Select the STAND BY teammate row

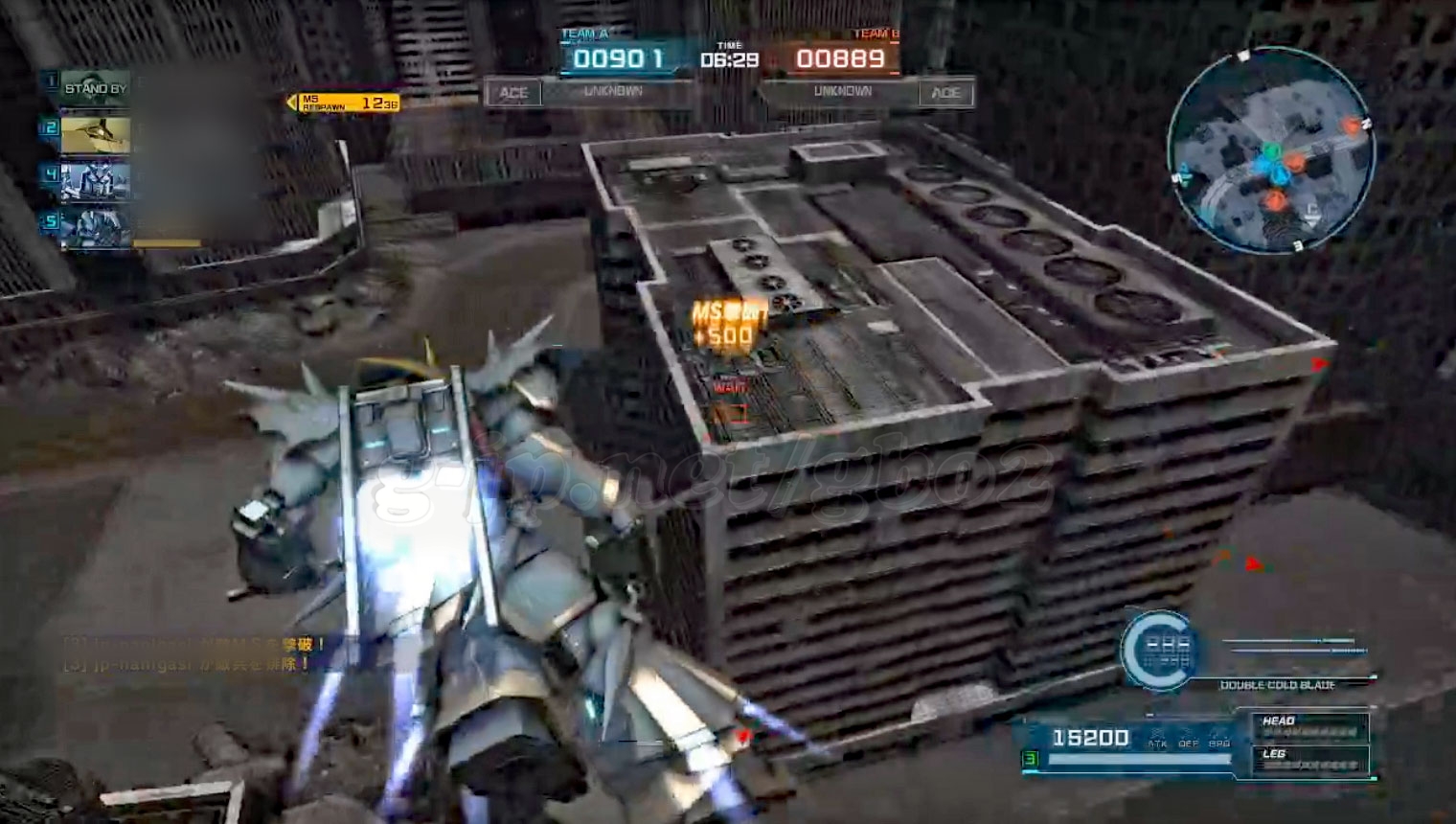95,88
